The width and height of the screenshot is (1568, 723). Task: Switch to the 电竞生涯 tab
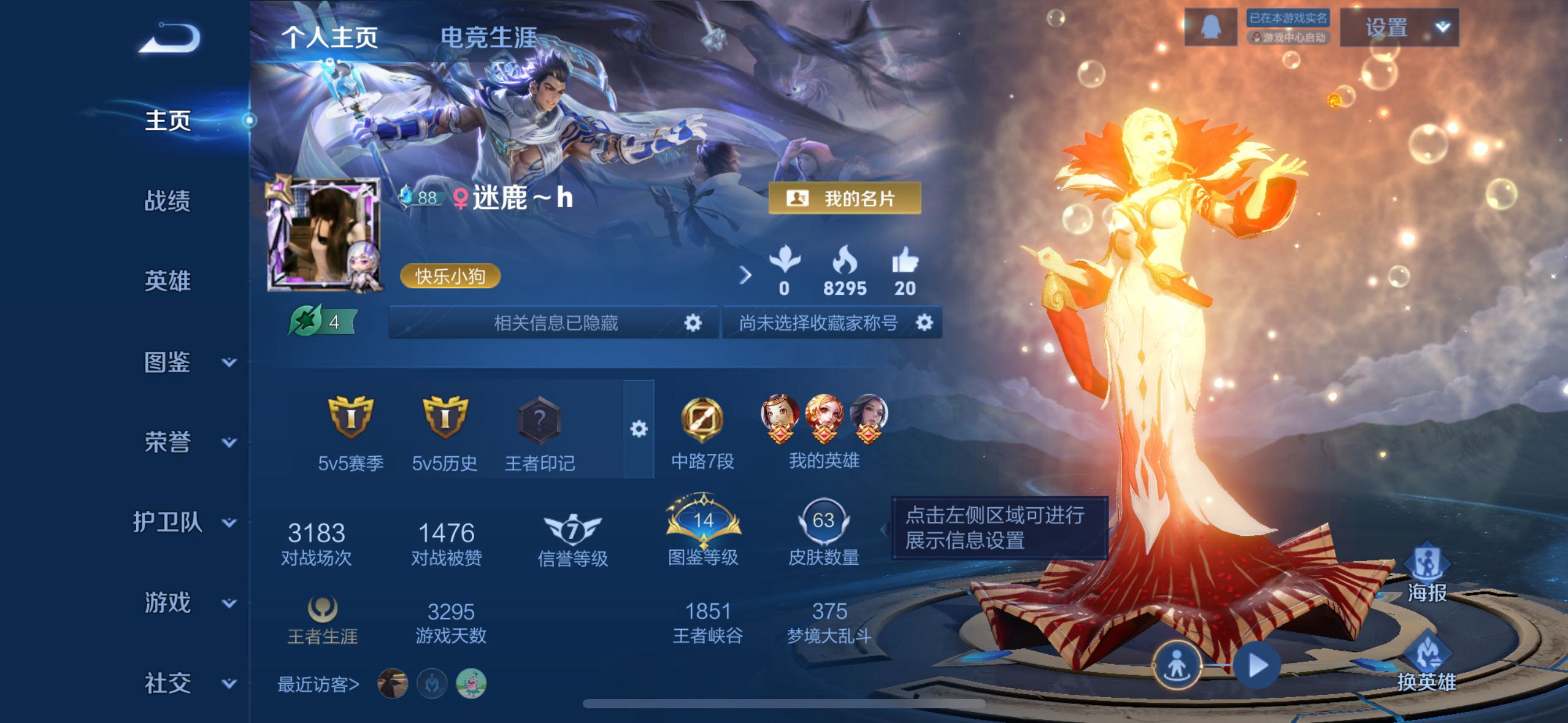click(488, 38)
